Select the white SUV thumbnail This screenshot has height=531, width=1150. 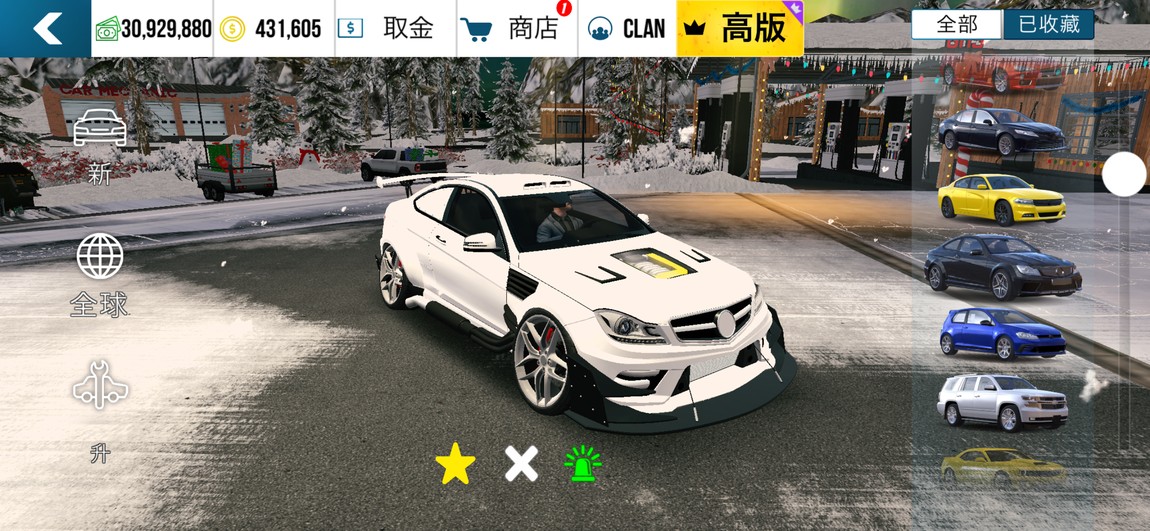[1002, 401]
